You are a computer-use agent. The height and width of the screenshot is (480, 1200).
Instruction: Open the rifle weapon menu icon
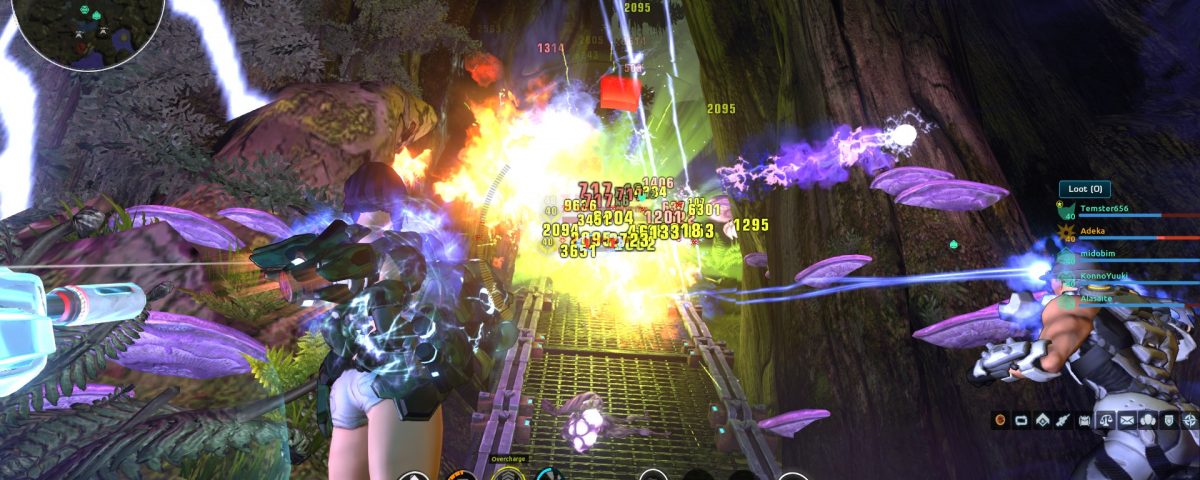(1062, 421)
